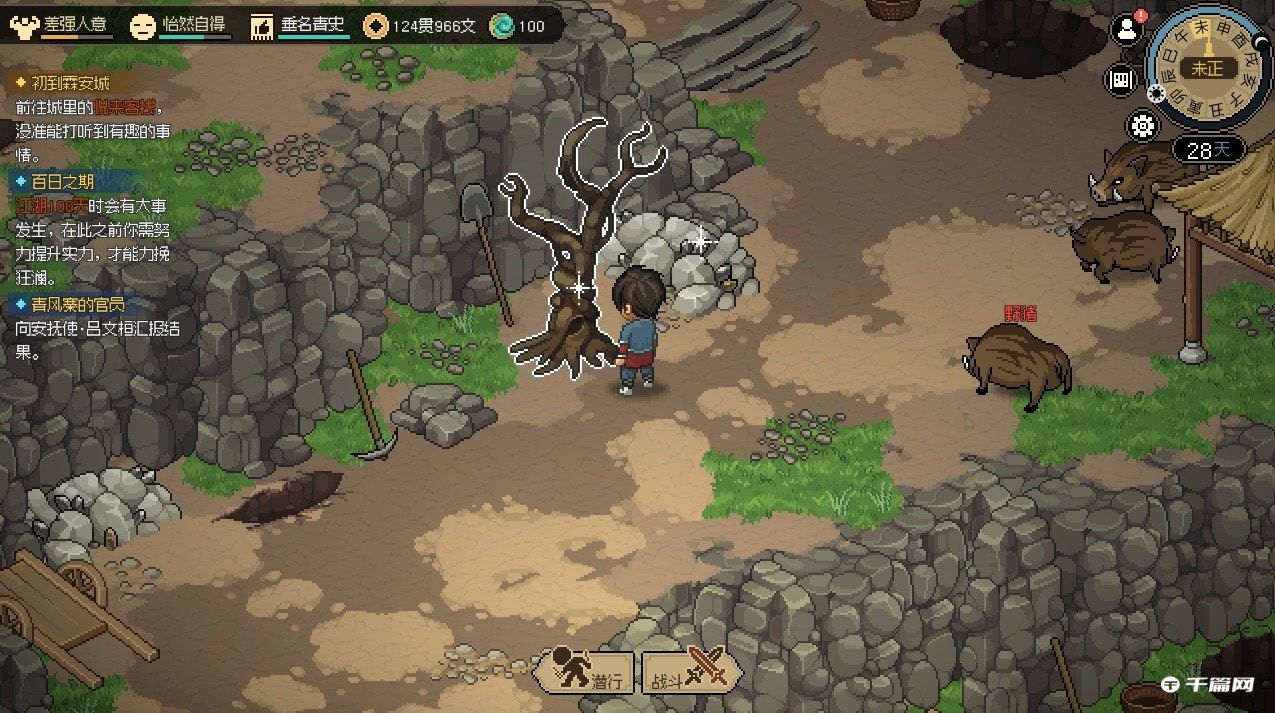Open the gear-shaped settings icon
Image resolution: width=1275 pixels, height=713 pixels.
coord(1143,126)
